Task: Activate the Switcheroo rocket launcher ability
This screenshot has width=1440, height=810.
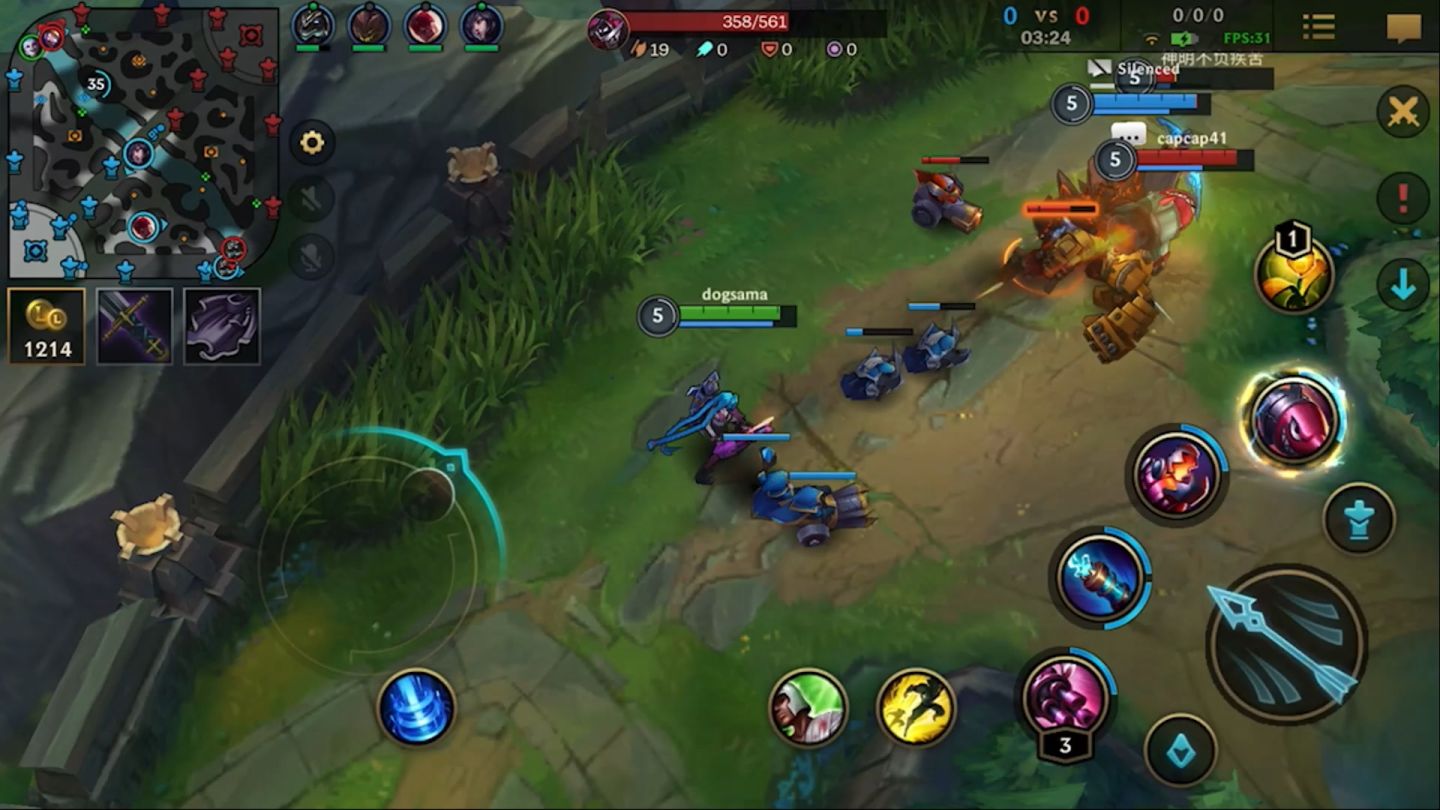Action: click(x=1066, y=694)
